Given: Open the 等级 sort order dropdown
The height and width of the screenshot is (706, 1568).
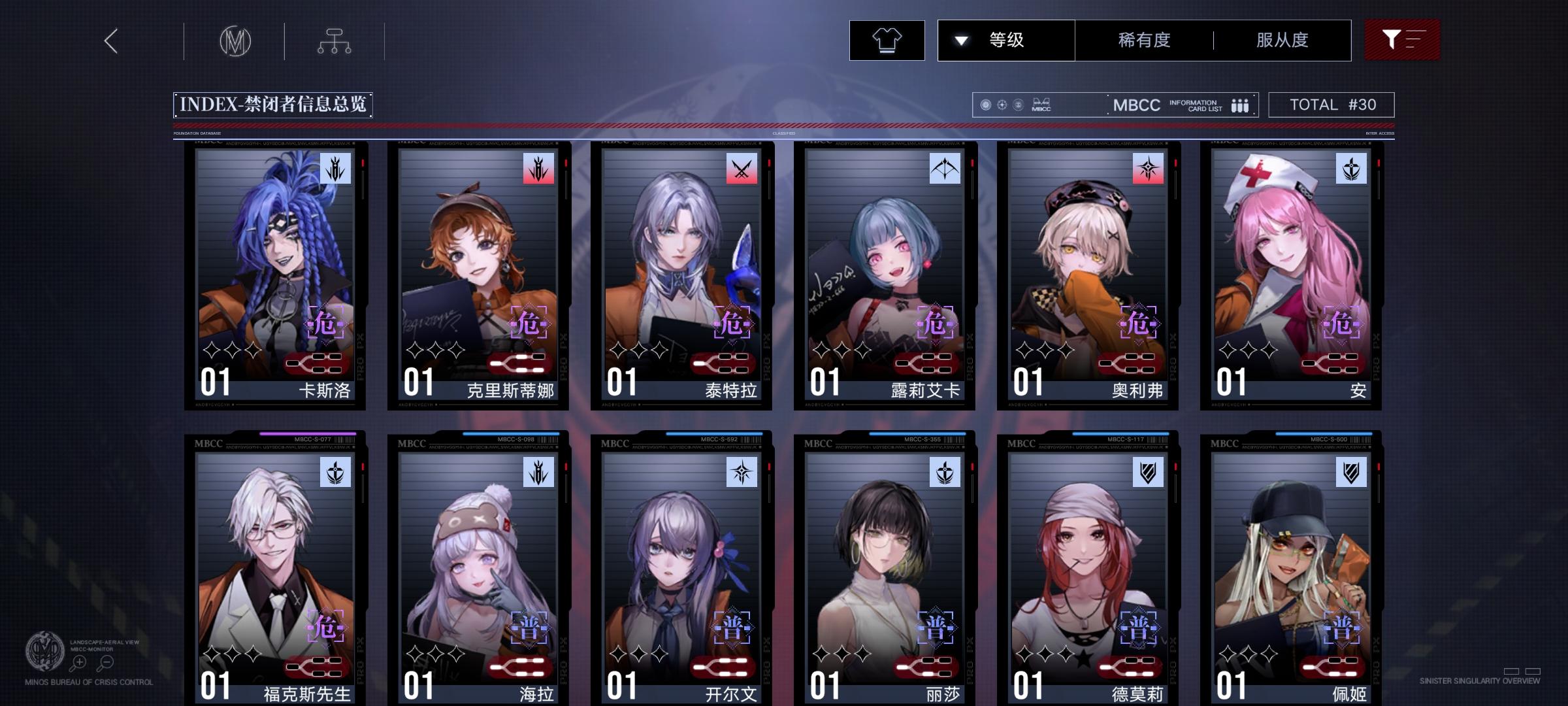Looking at the screenshot, I should pyautogui.click(x=1005, y=40).
